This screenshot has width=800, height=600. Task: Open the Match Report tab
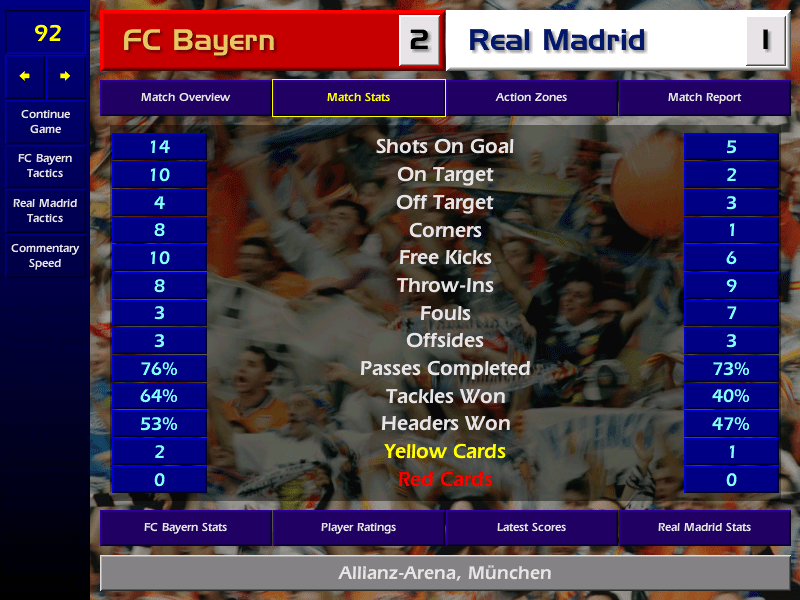coord(704,98)
